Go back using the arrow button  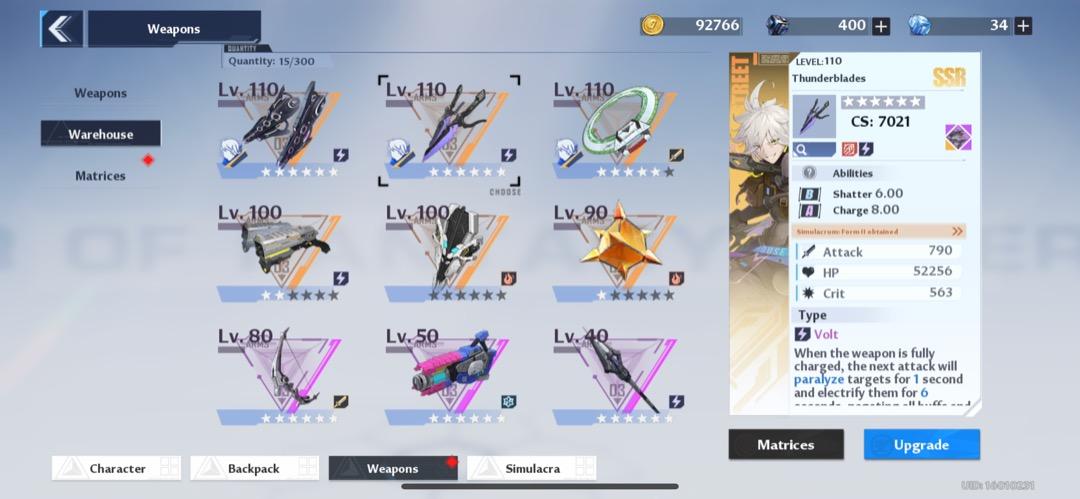61,29
